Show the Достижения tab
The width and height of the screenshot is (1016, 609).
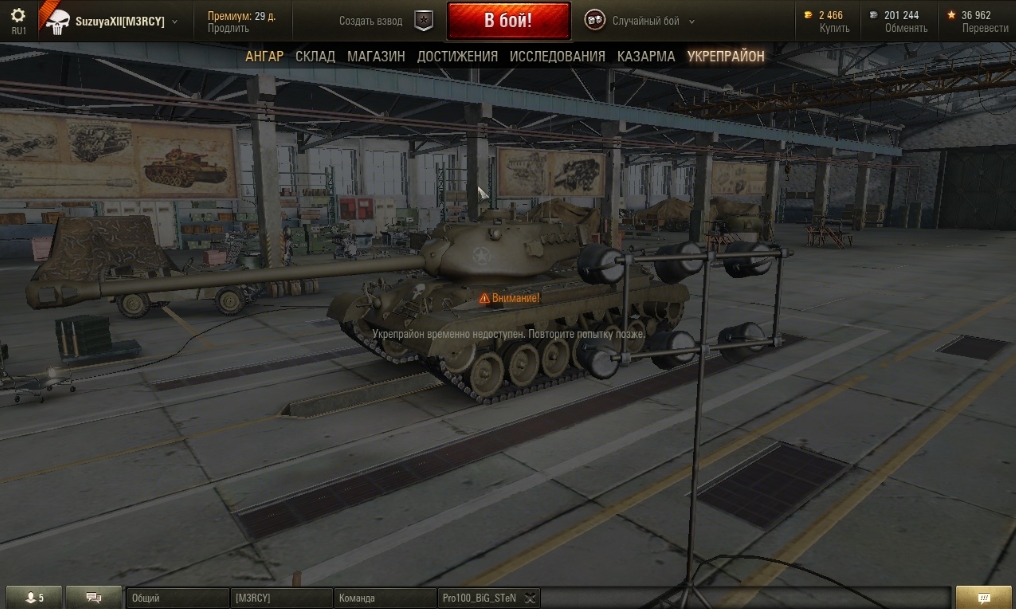[457, 57]
